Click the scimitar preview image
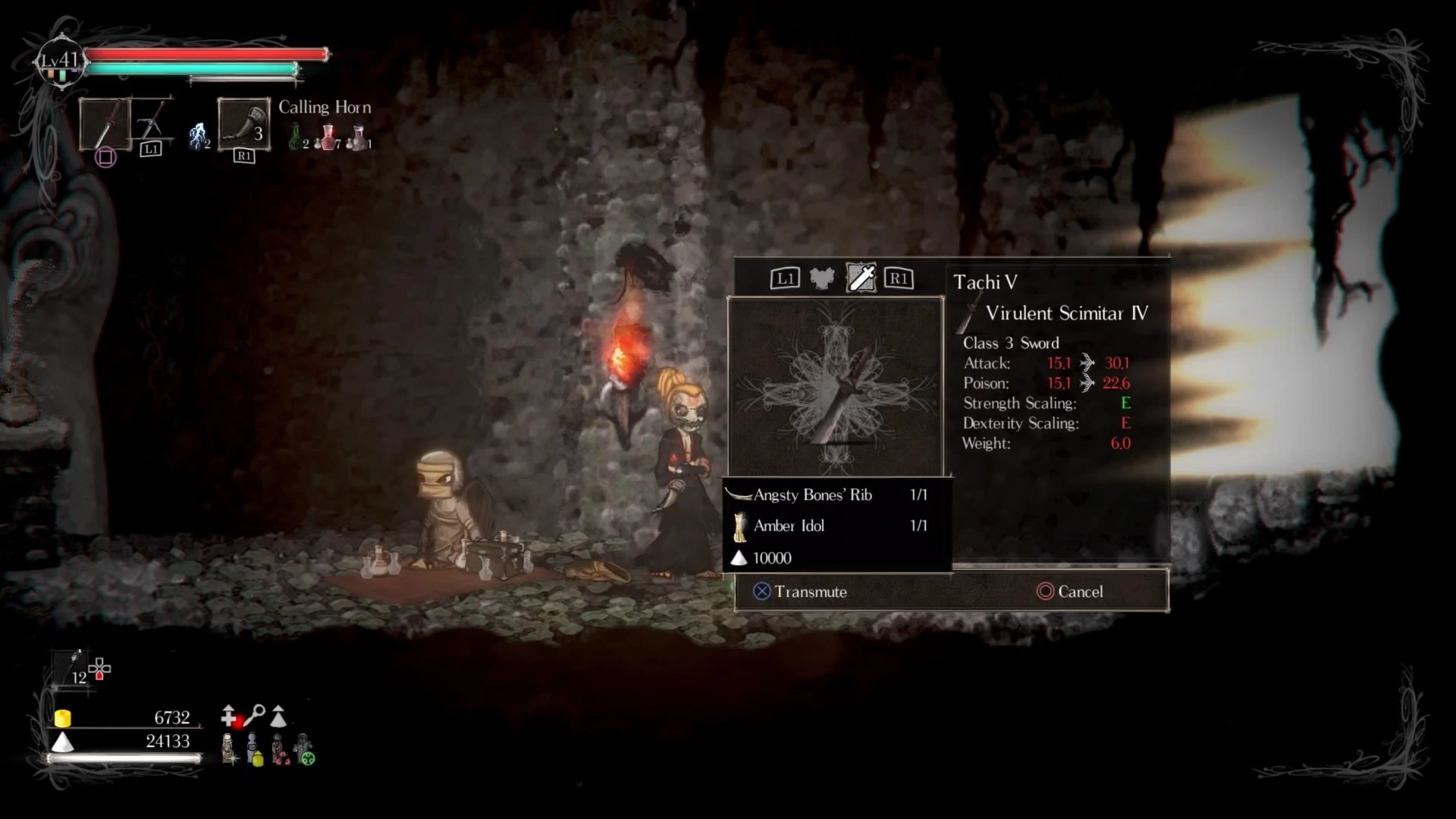1456x819 pixels. [836, 388]
